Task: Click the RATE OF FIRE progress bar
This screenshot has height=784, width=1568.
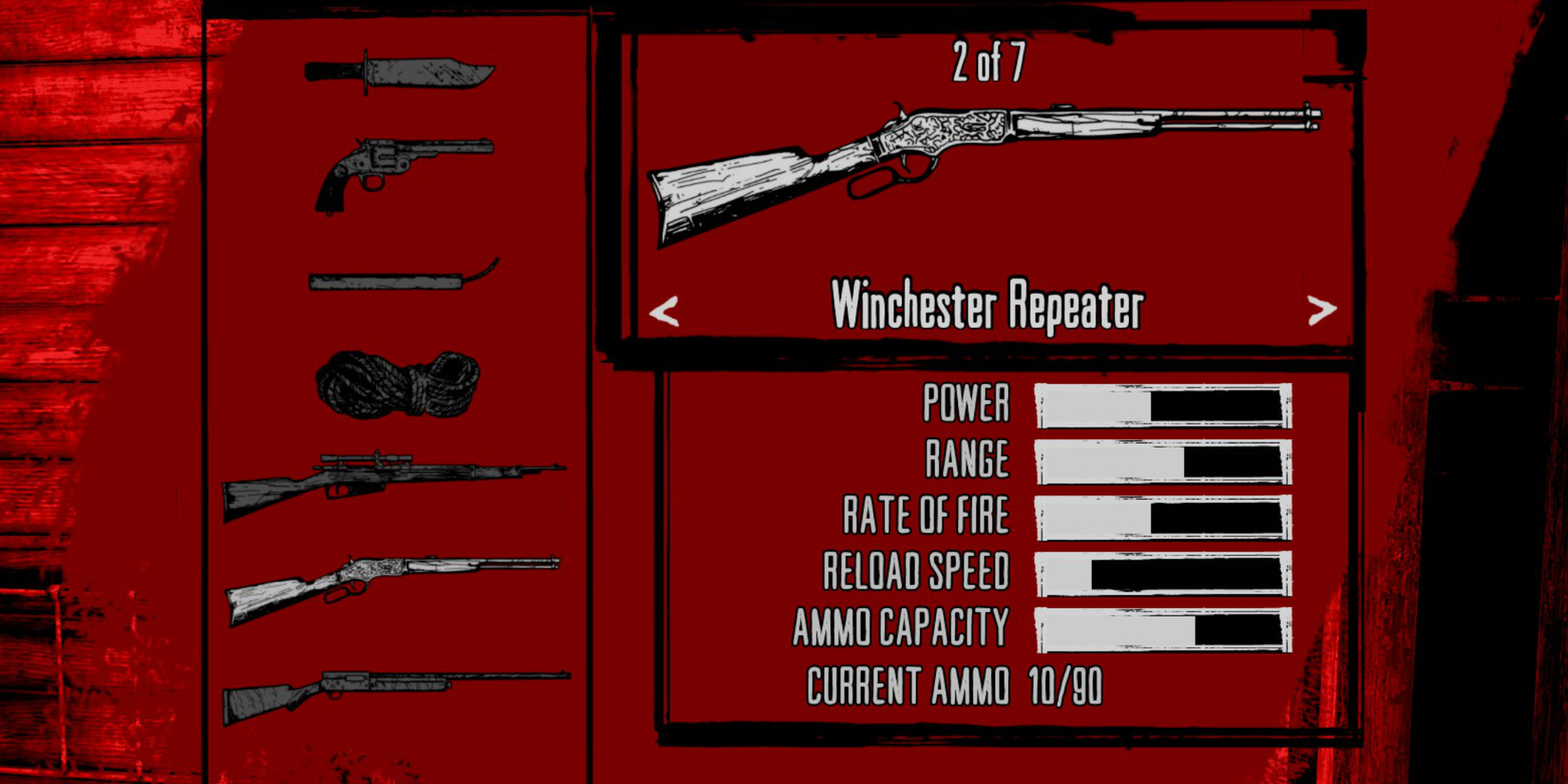Action: tap(1161, 516)
